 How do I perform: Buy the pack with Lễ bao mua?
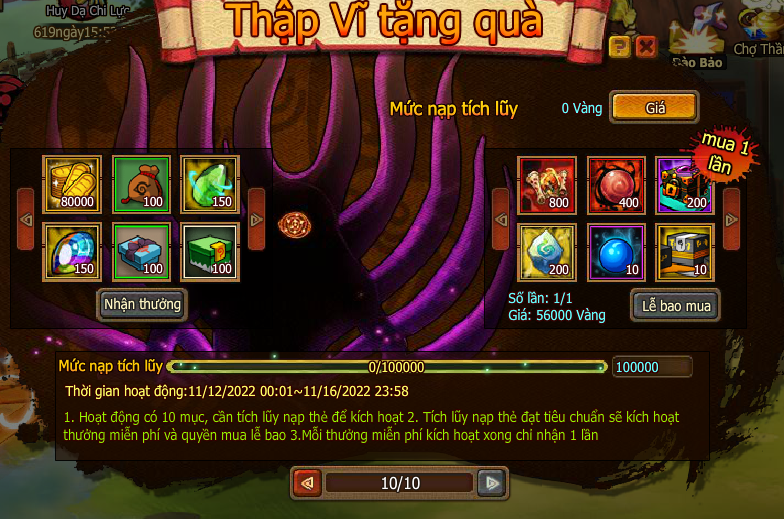point(676,306)
